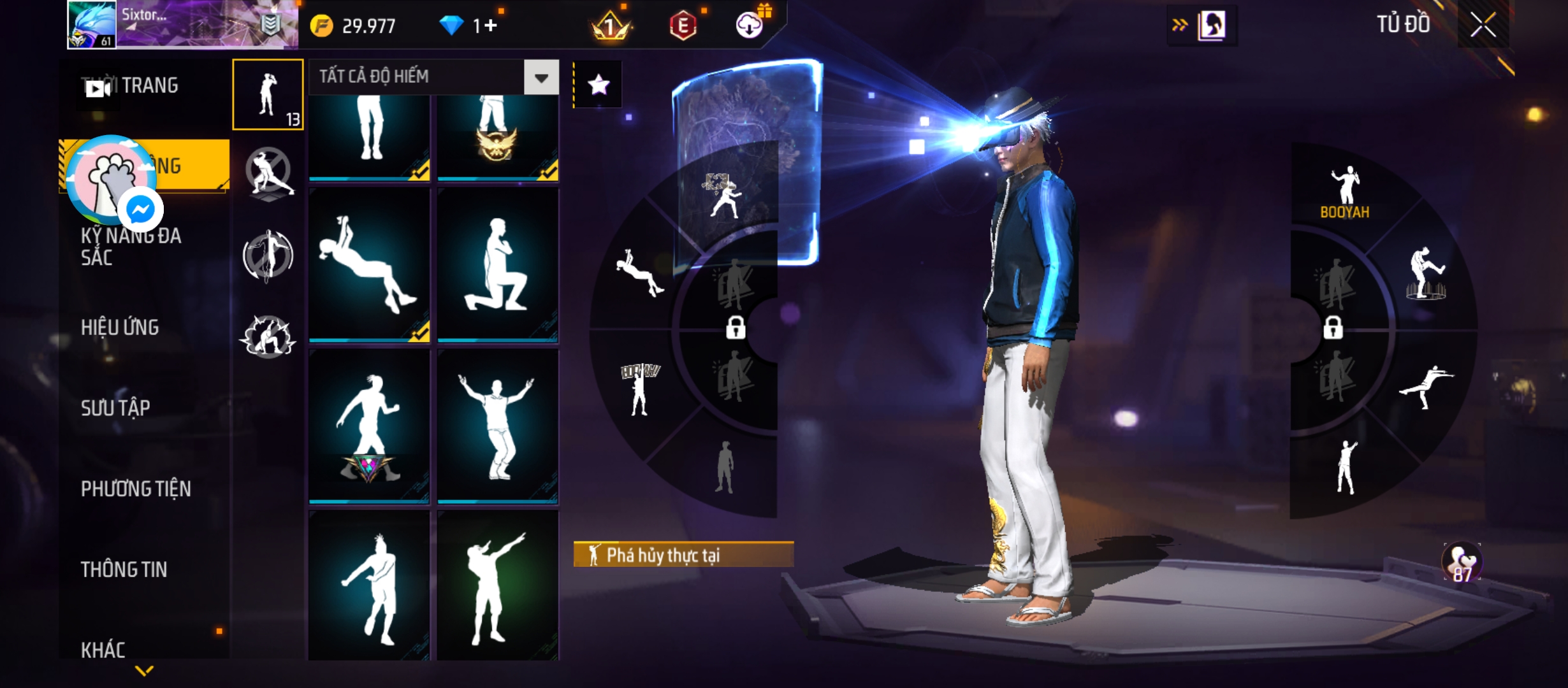Select the arms-raised celebration emote
Viewport: 1568px width, 688px height.
pos(497,426)
